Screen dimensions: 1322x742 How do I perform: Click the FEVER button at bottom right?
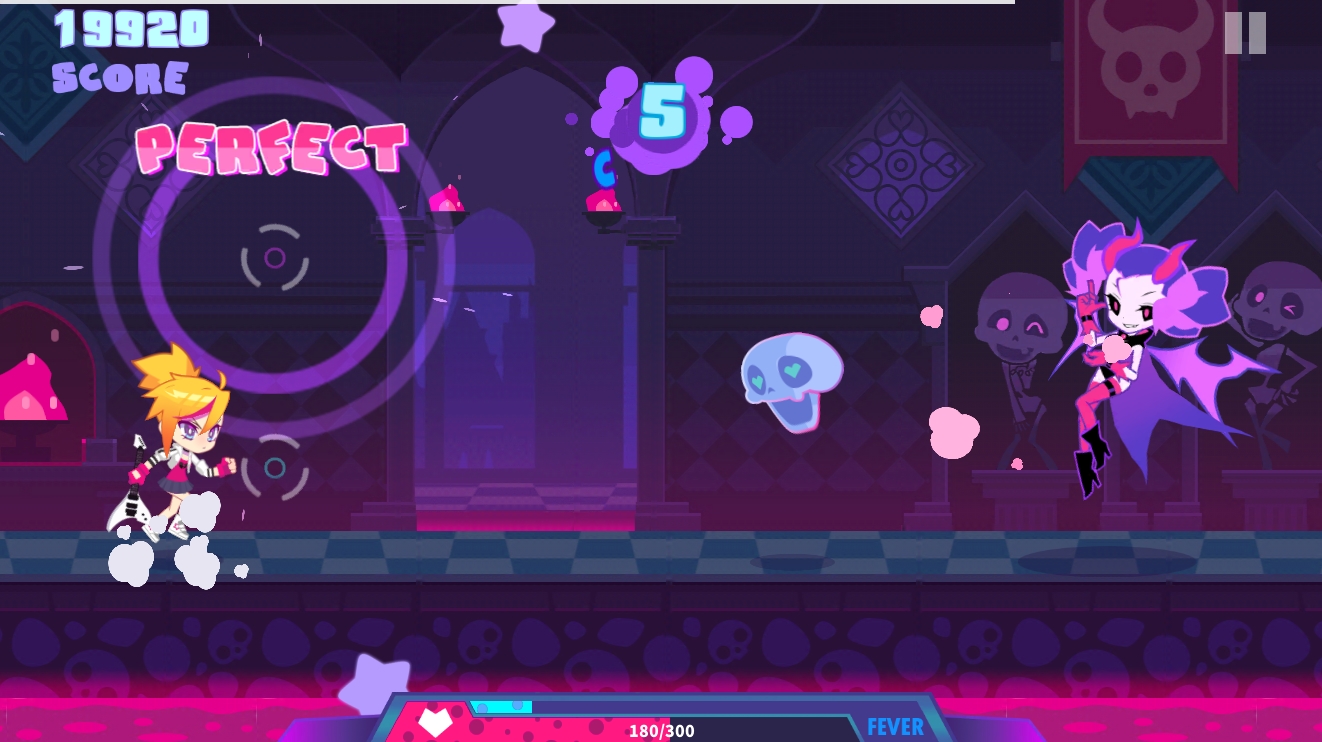pos(893,725)
